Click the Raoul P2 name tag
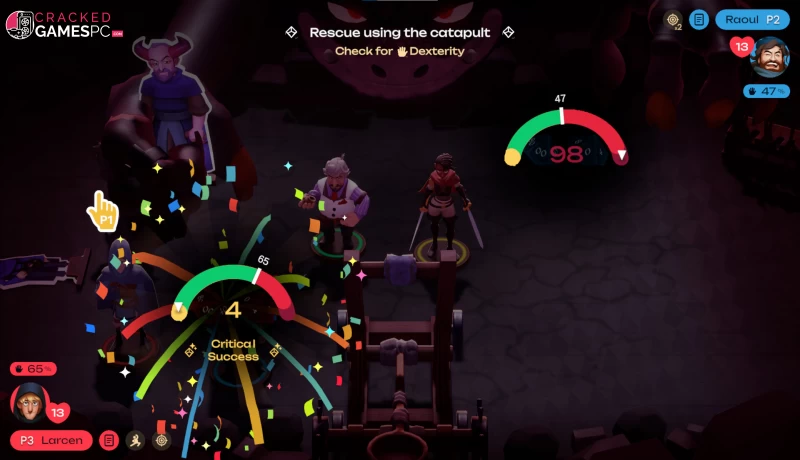The width and height of the screenshot is (800, 460). click(752, 19)
